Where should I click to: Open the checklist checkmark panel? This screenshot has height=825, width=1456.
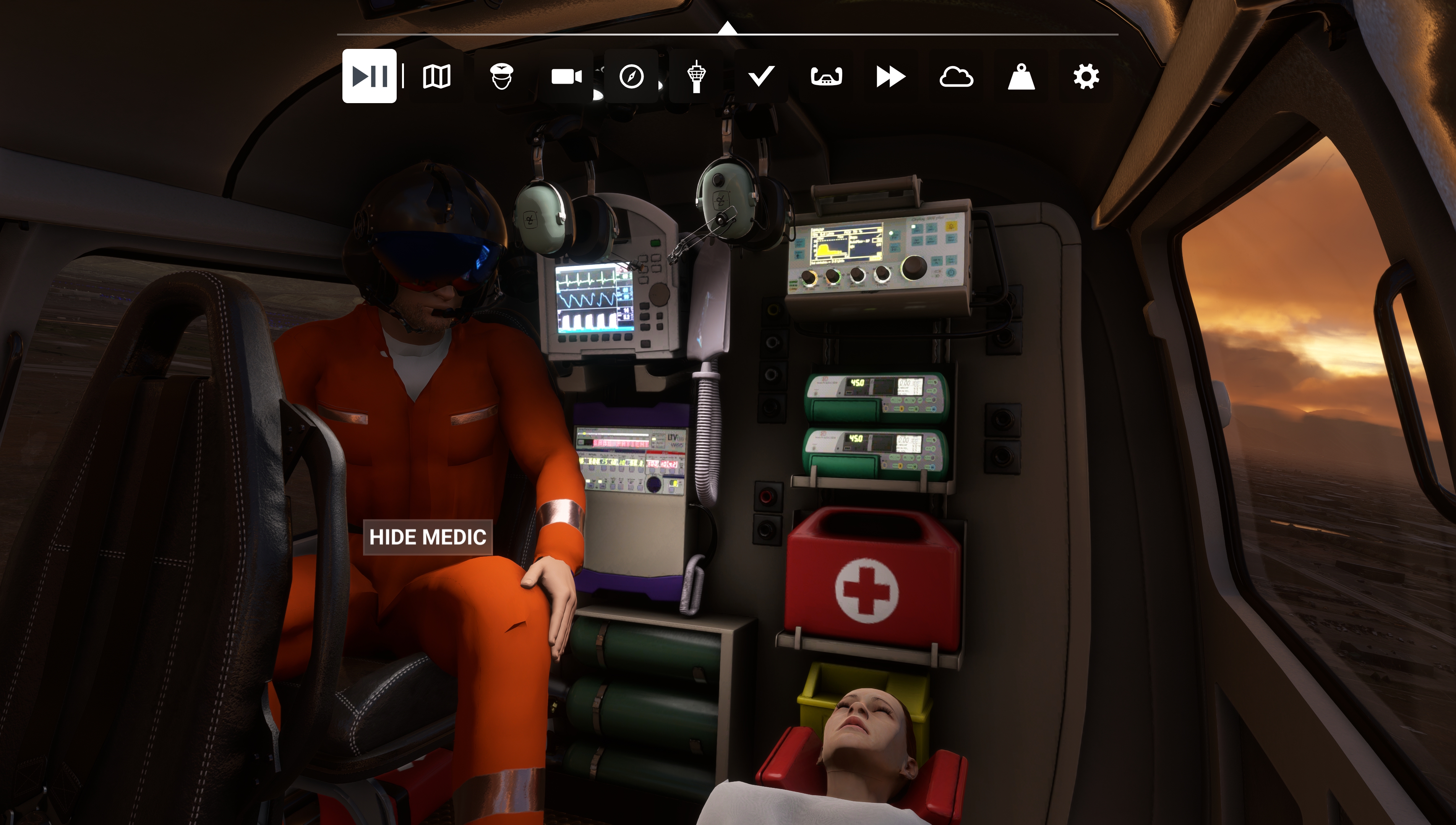pos(761,76)
